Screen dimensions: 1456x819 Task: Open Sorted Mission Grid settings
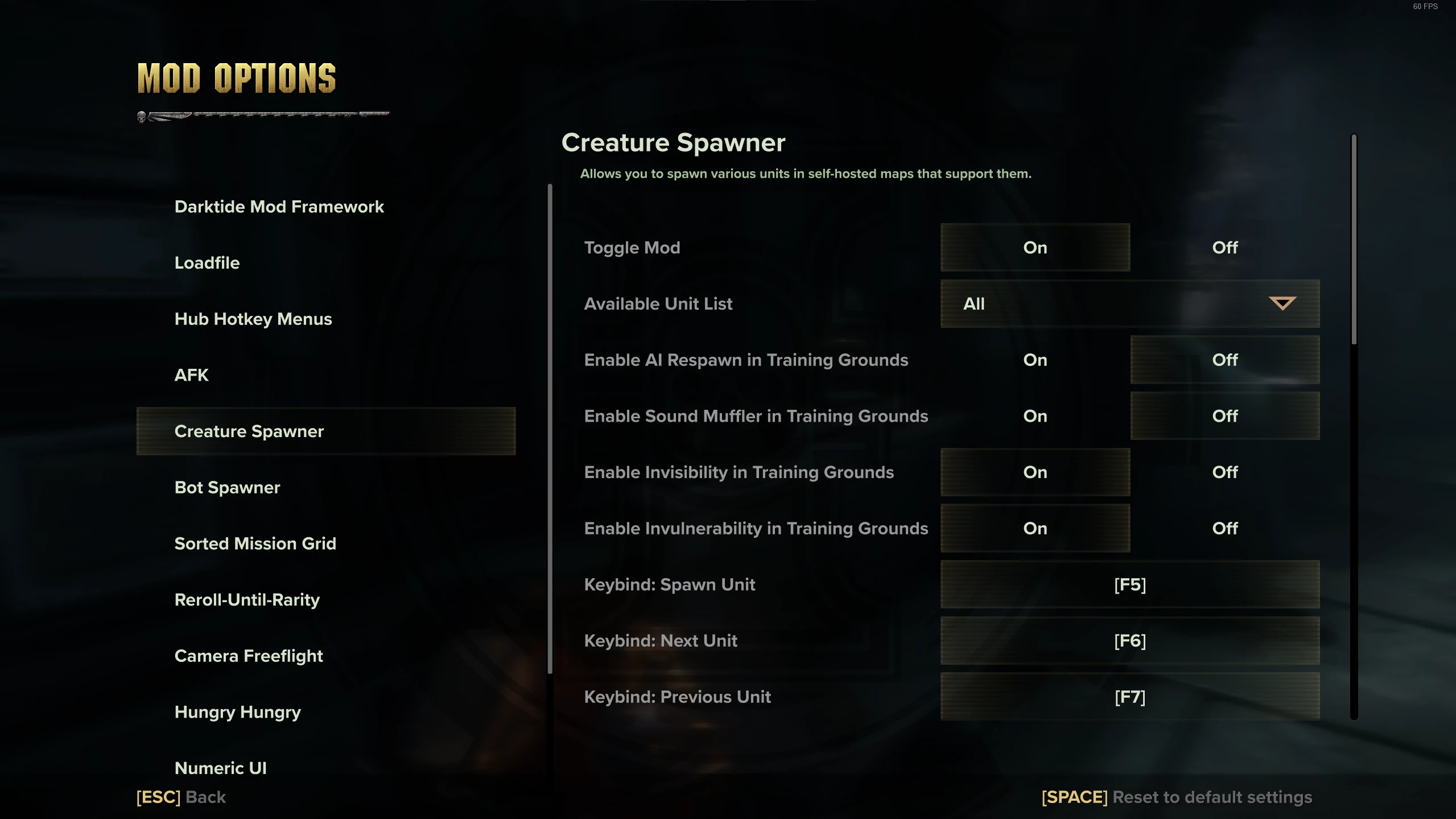coord(256,543)
